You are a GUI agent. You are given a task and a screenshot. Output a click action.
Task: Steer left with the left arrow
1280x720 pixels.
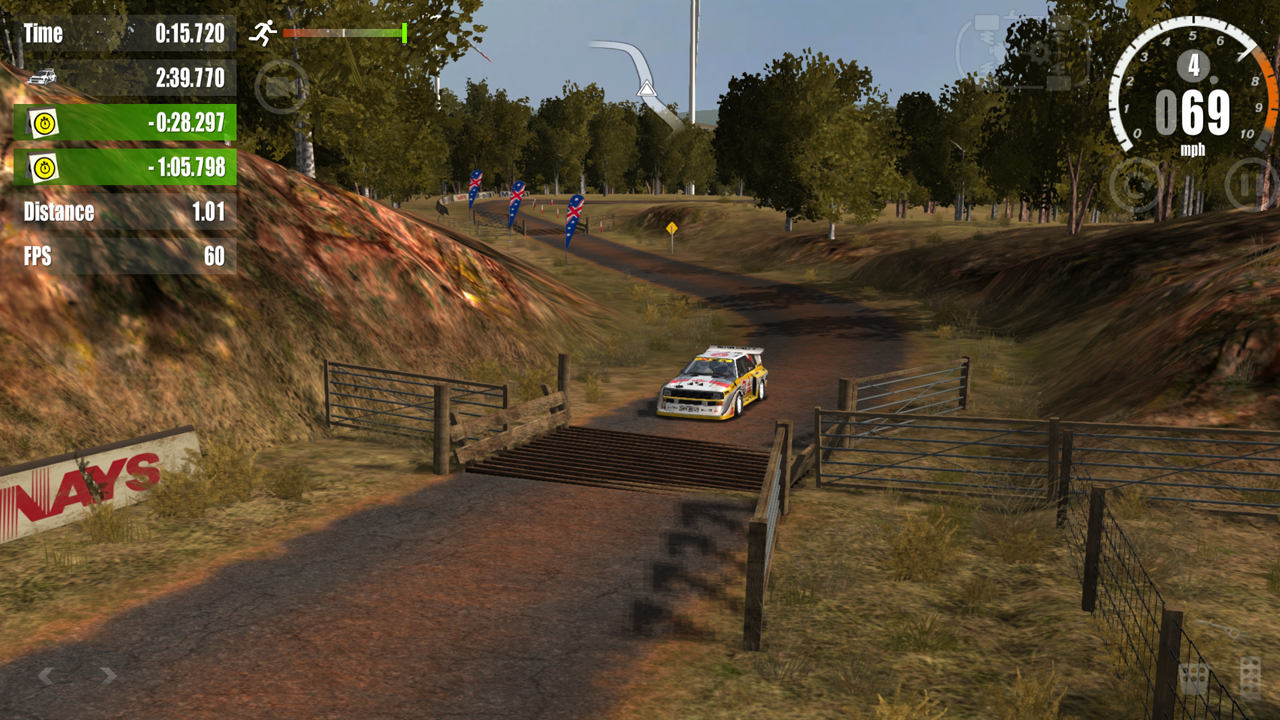[46, 677]
